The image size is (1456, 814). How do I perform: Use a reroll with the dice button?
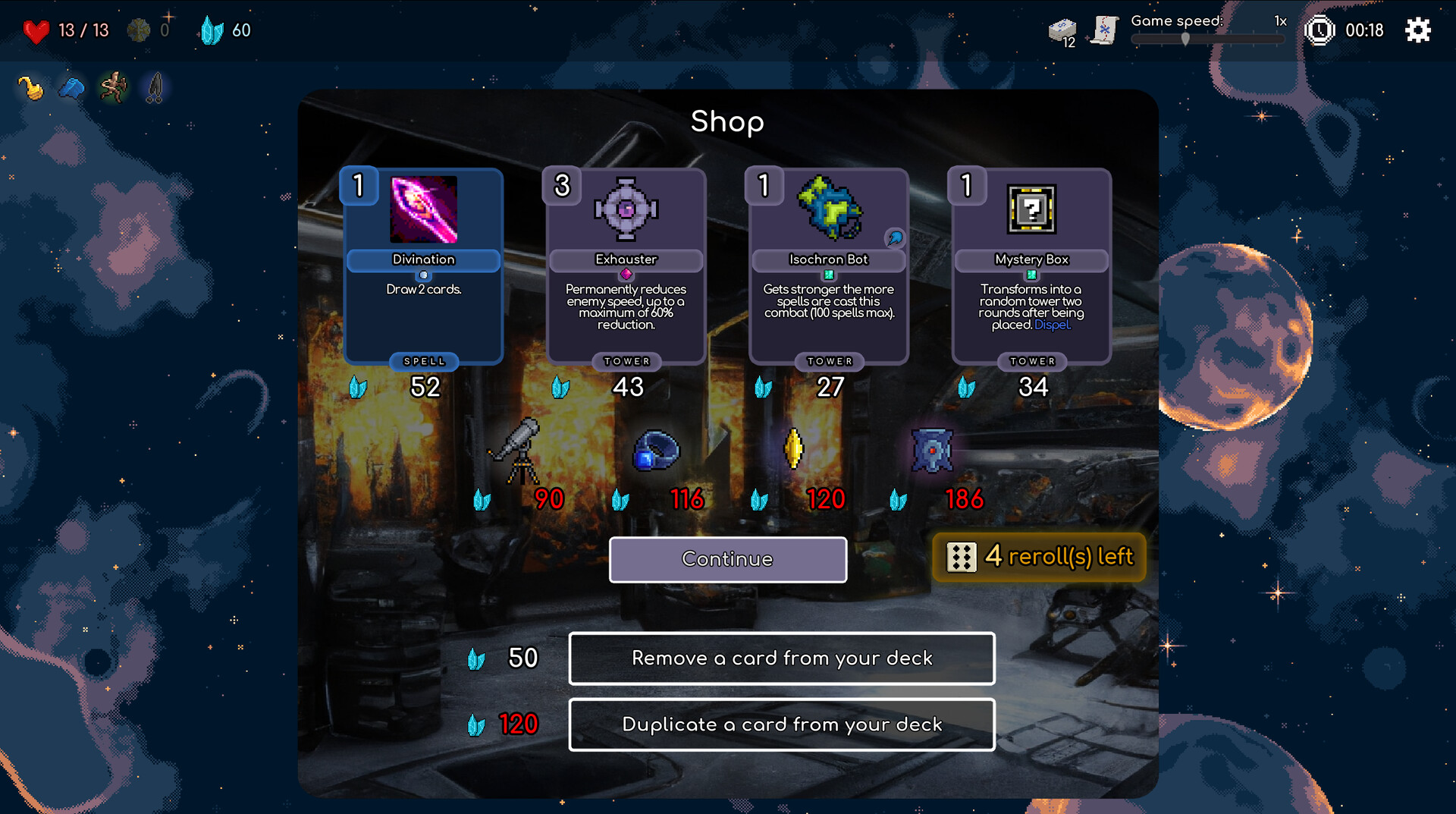1038,558
